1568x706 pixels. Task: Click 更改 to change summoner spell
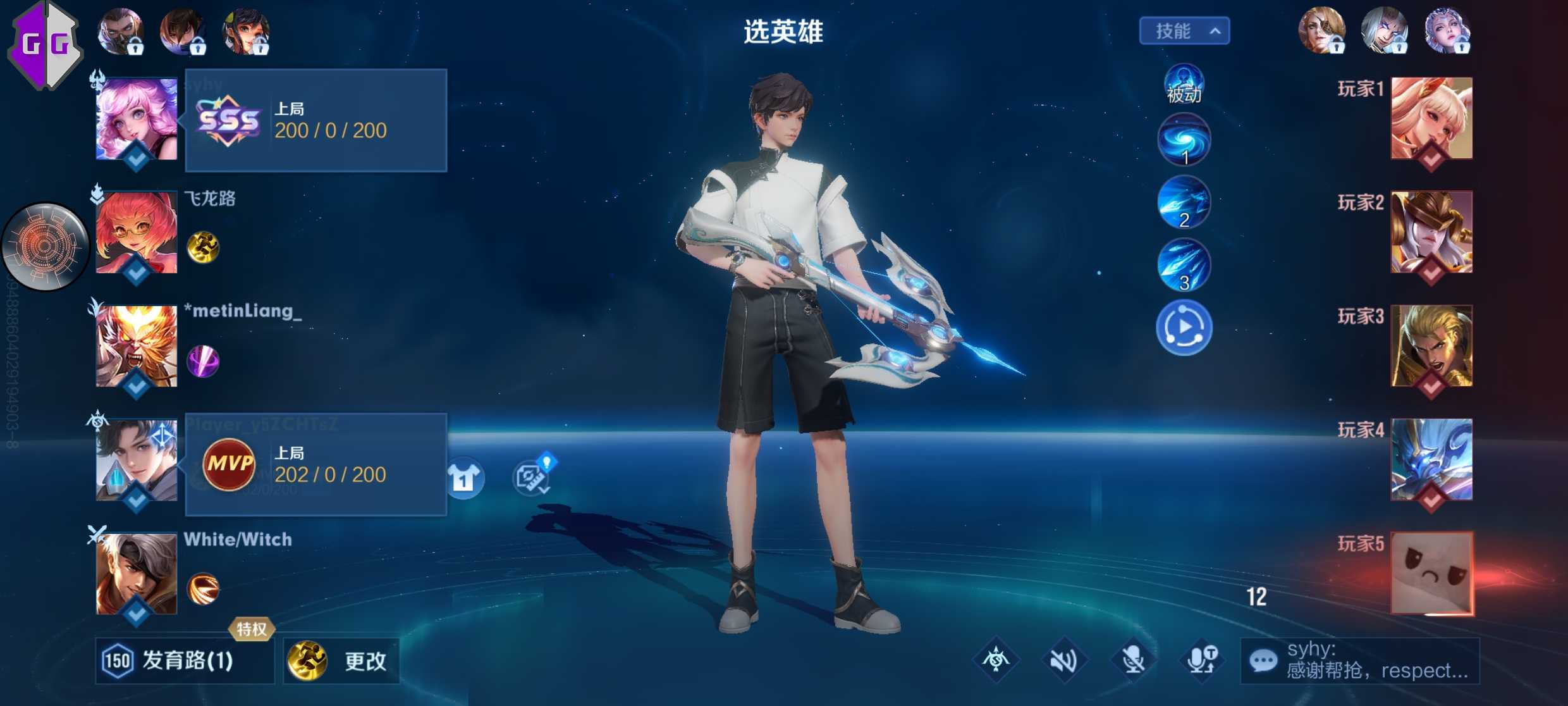click(341, 661)
